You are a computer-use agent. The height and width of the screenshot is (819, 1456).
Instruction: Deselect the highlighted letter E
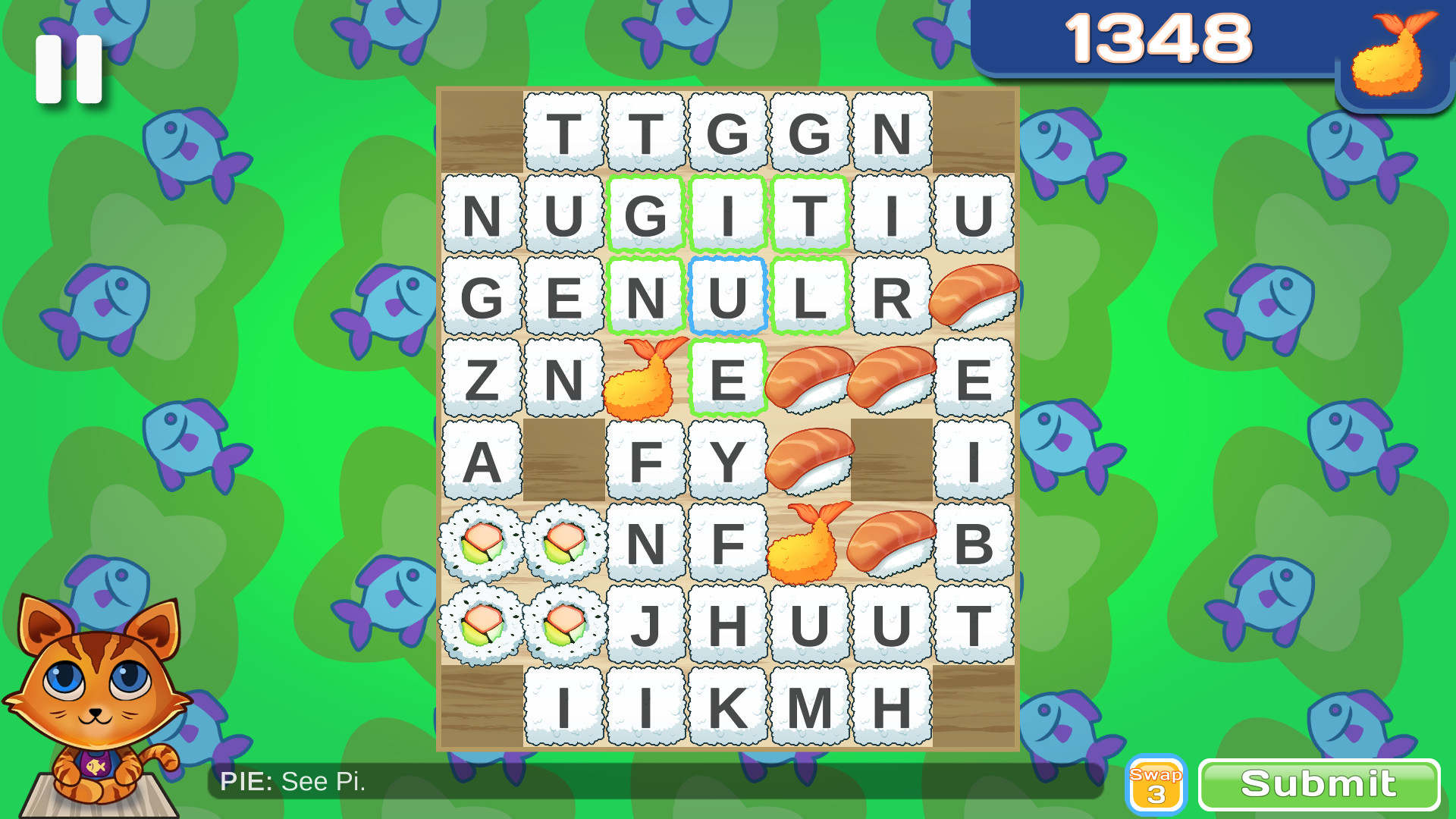[x=728, y=378]
